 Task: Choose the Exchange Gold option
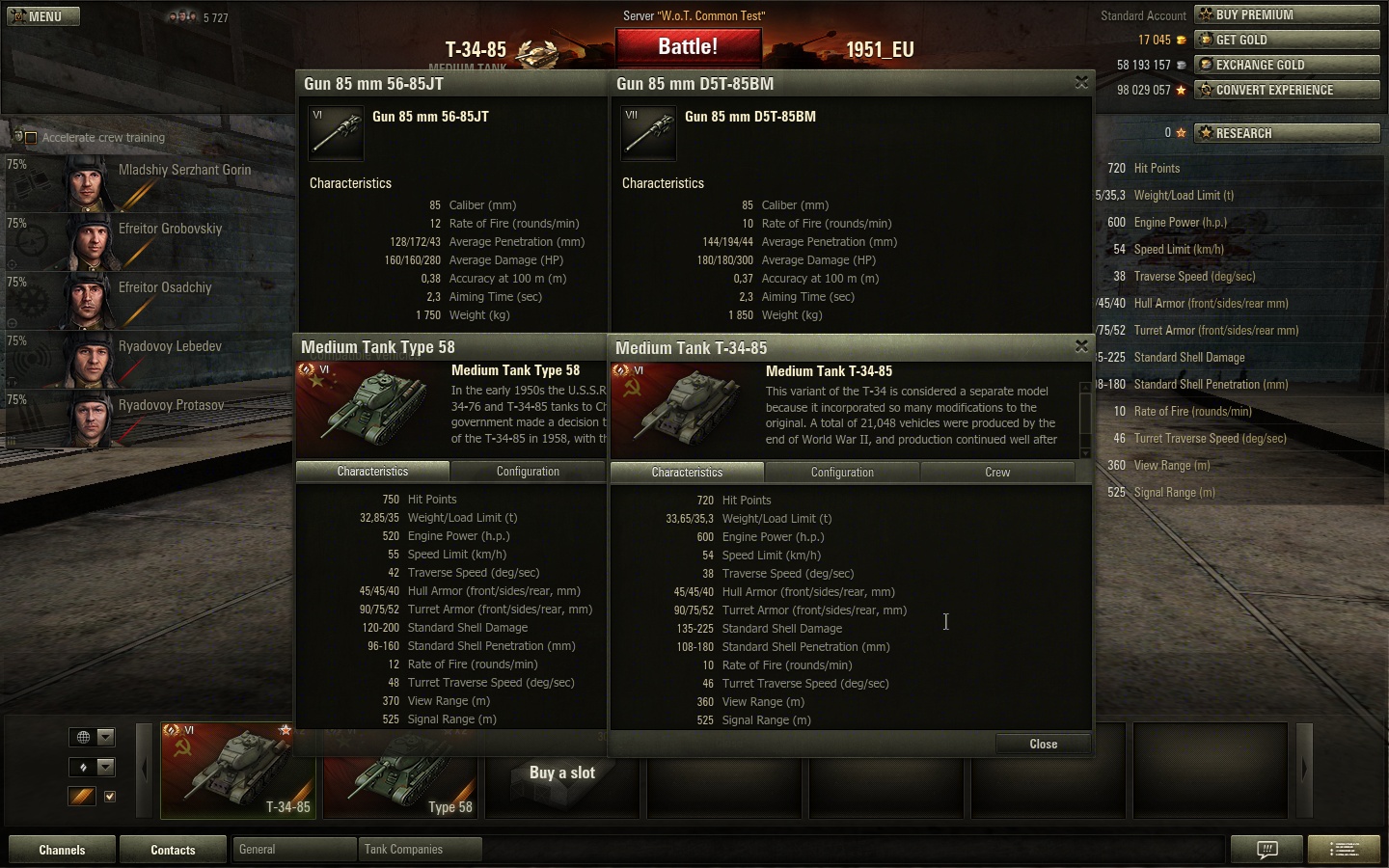click(1287, 65)
